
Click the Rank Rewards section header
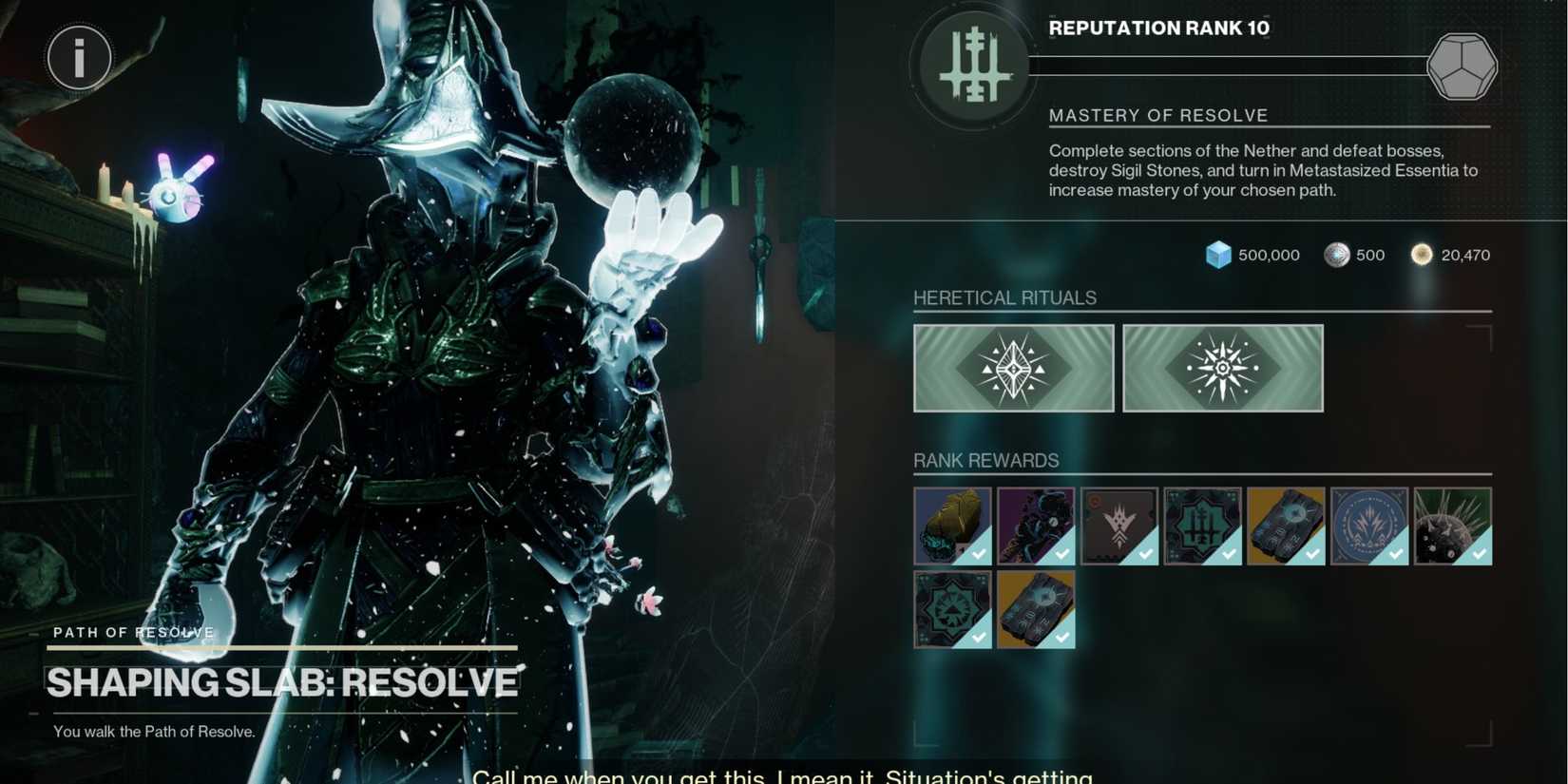click(985, 461)
